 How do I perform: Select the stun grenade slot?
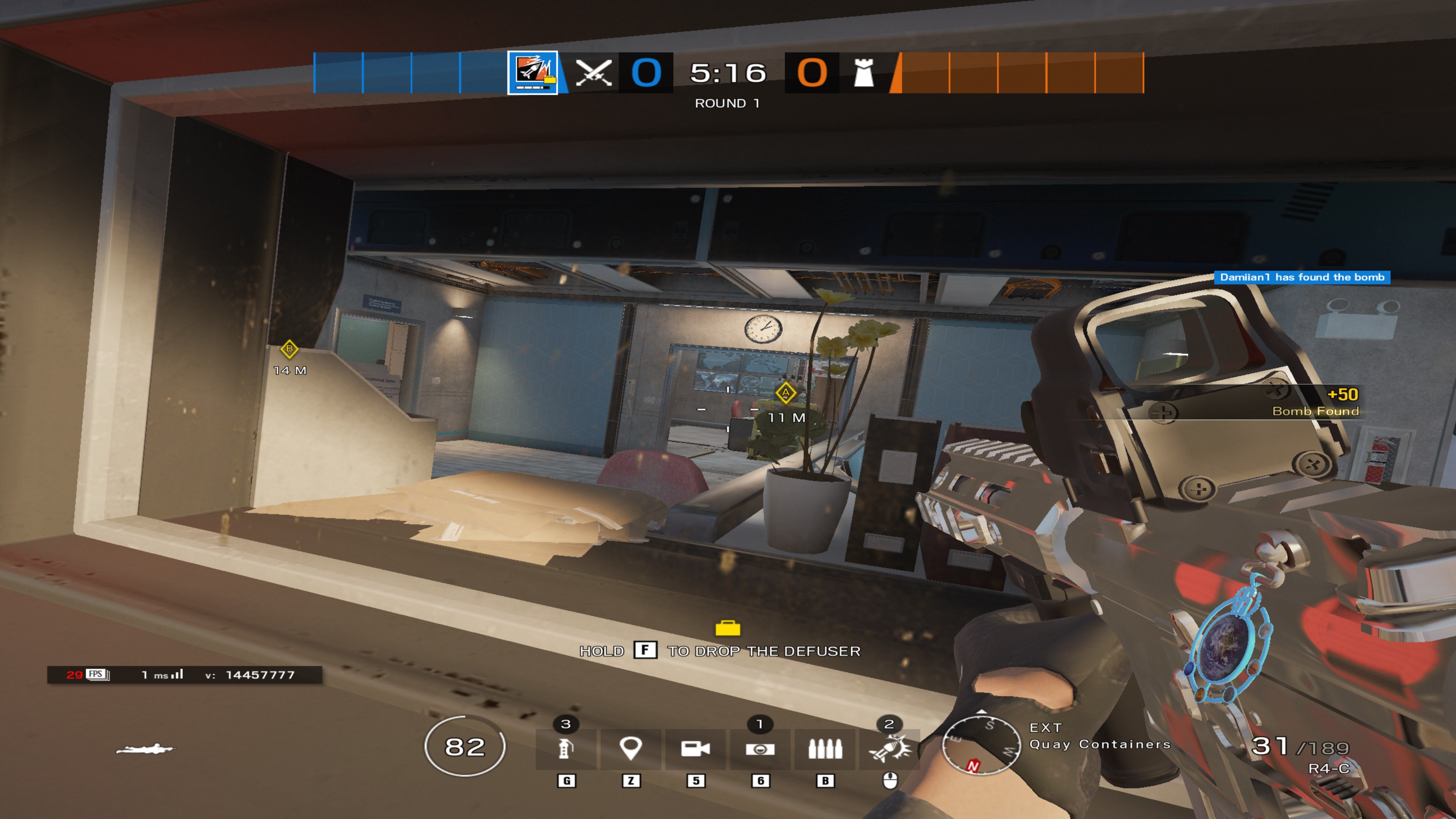click(566, 749)
